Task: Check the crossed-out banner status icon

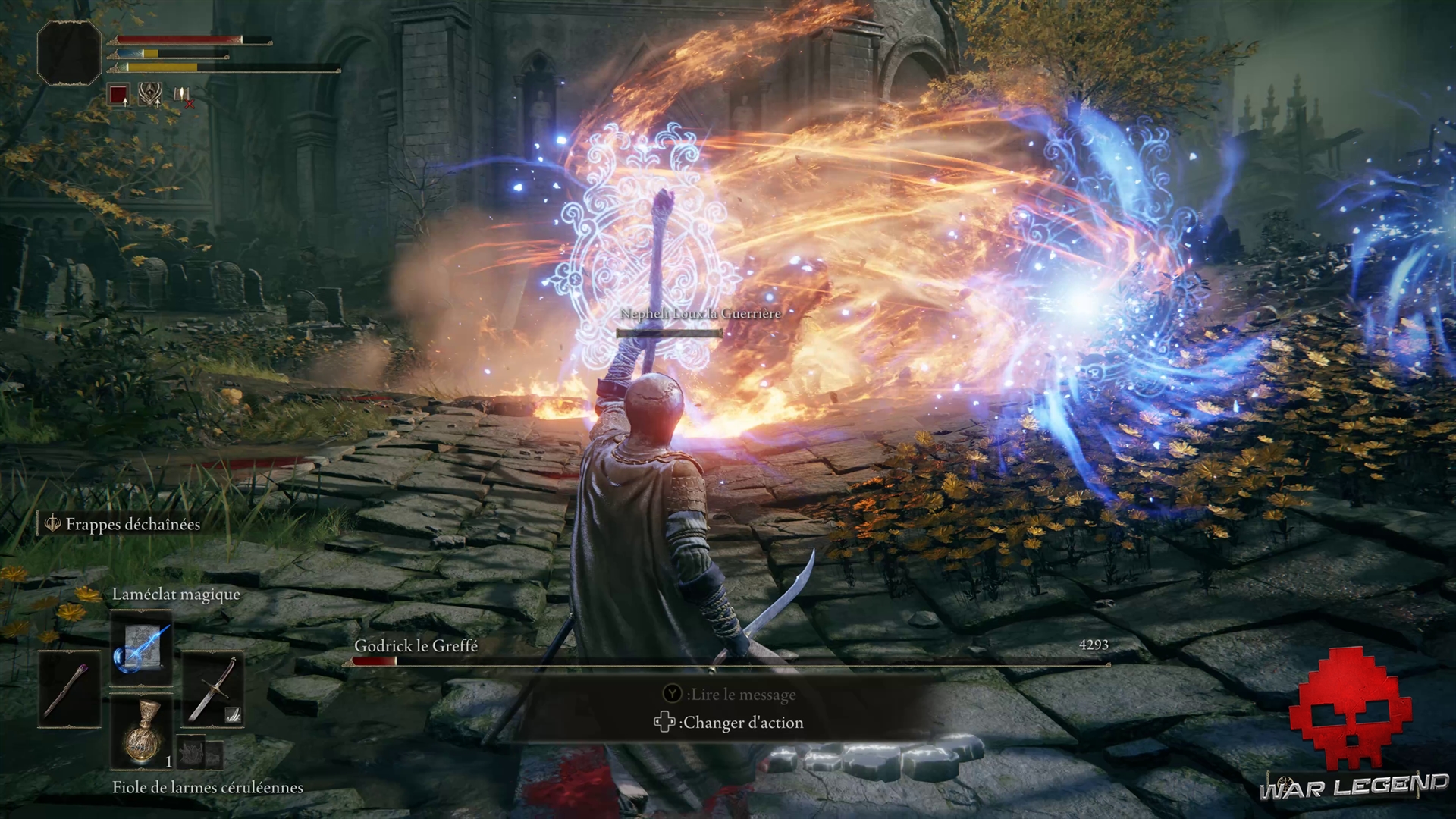Action: click(183, 96)
